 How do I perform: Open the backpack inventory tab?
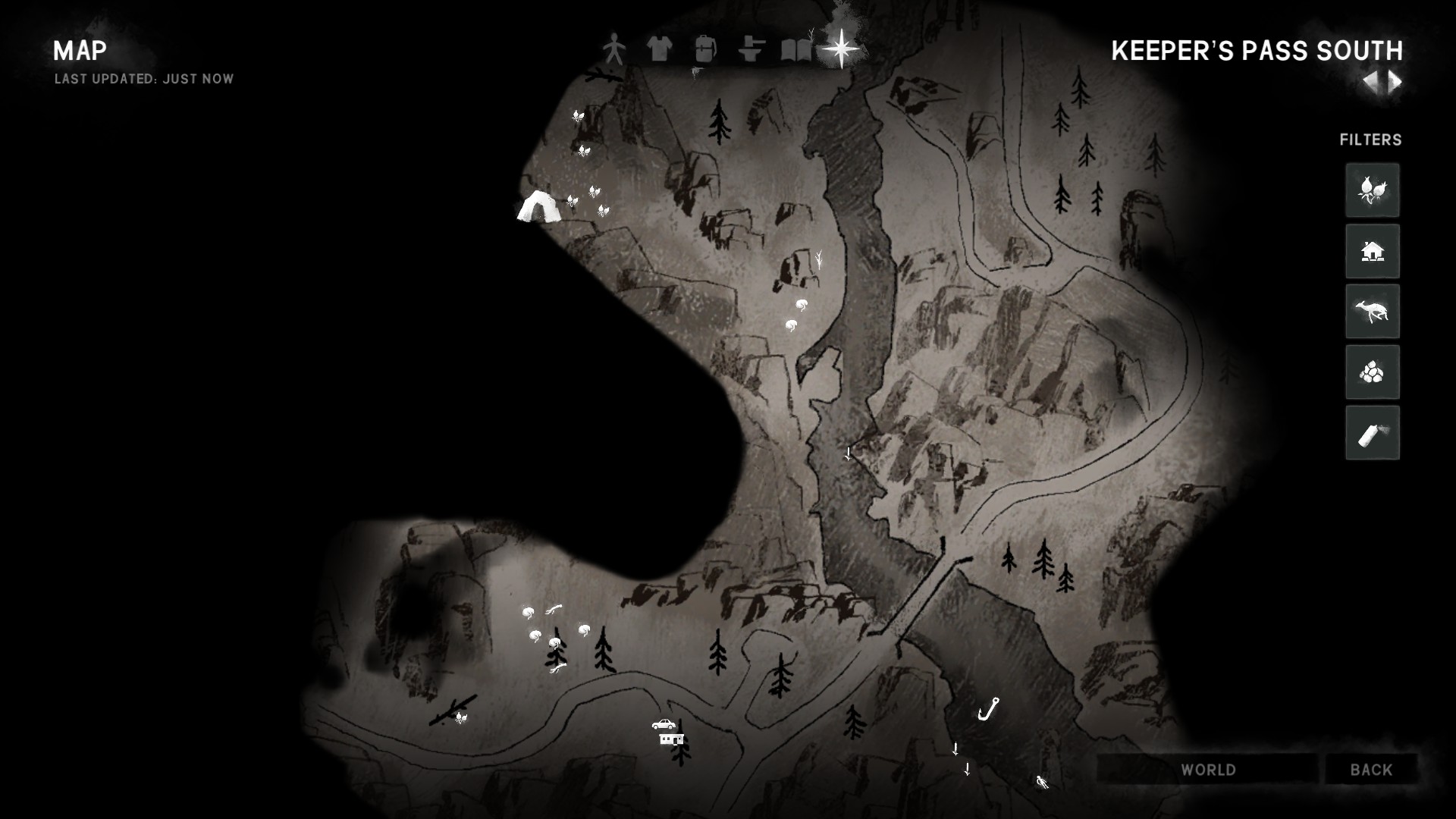(705, 50)
